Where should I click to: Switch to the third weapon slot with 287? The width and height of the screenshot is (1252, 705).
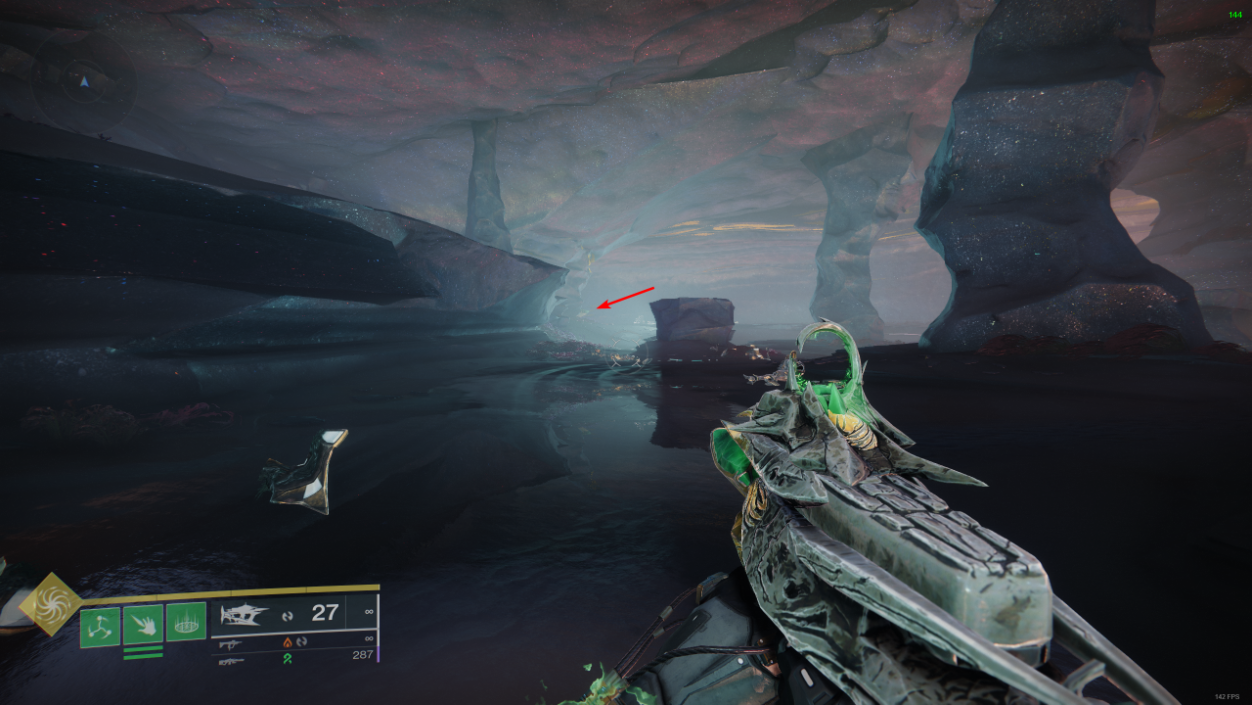click(231, 660)
